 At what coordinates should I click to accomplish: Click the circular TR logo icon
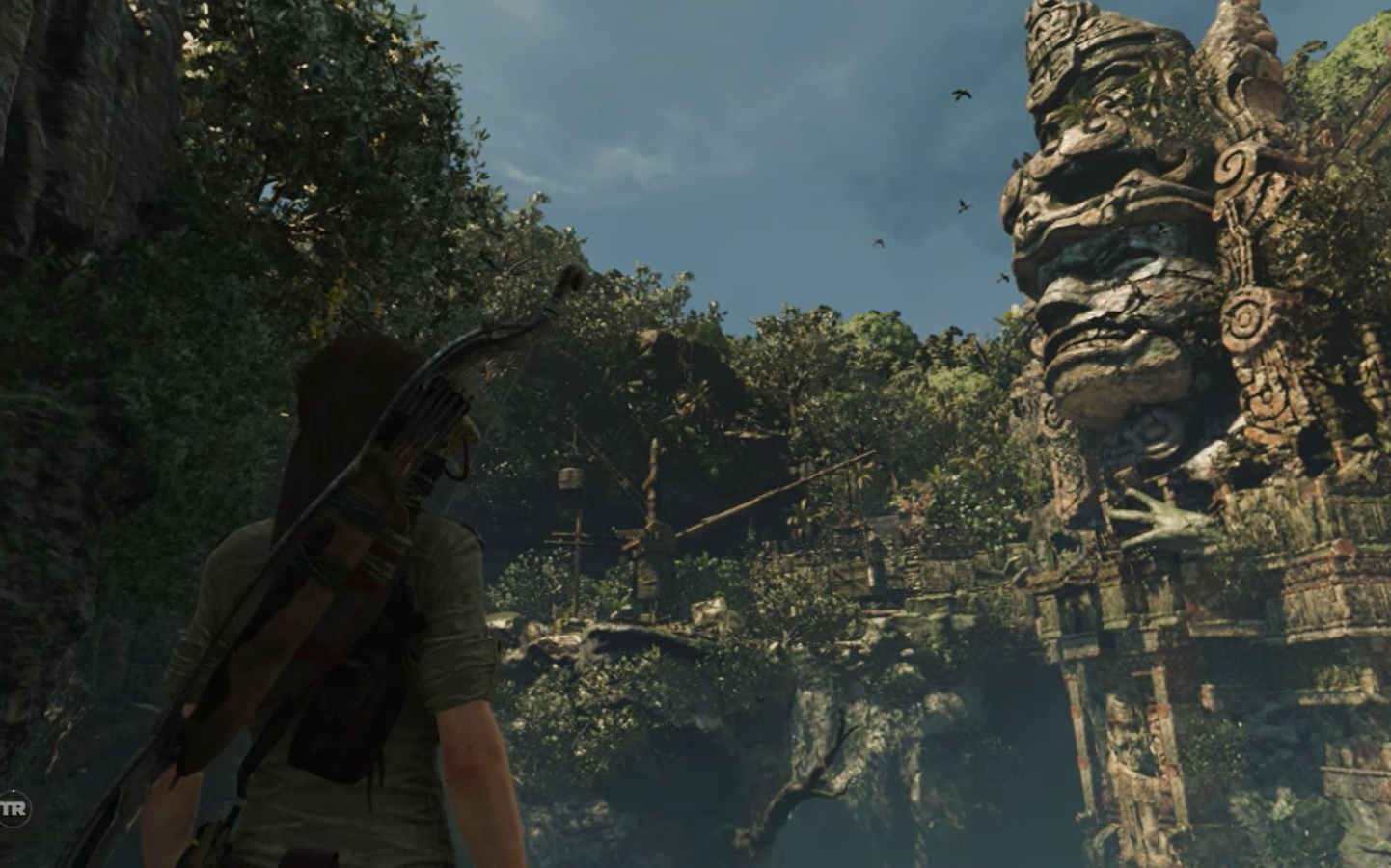(13, 808)
